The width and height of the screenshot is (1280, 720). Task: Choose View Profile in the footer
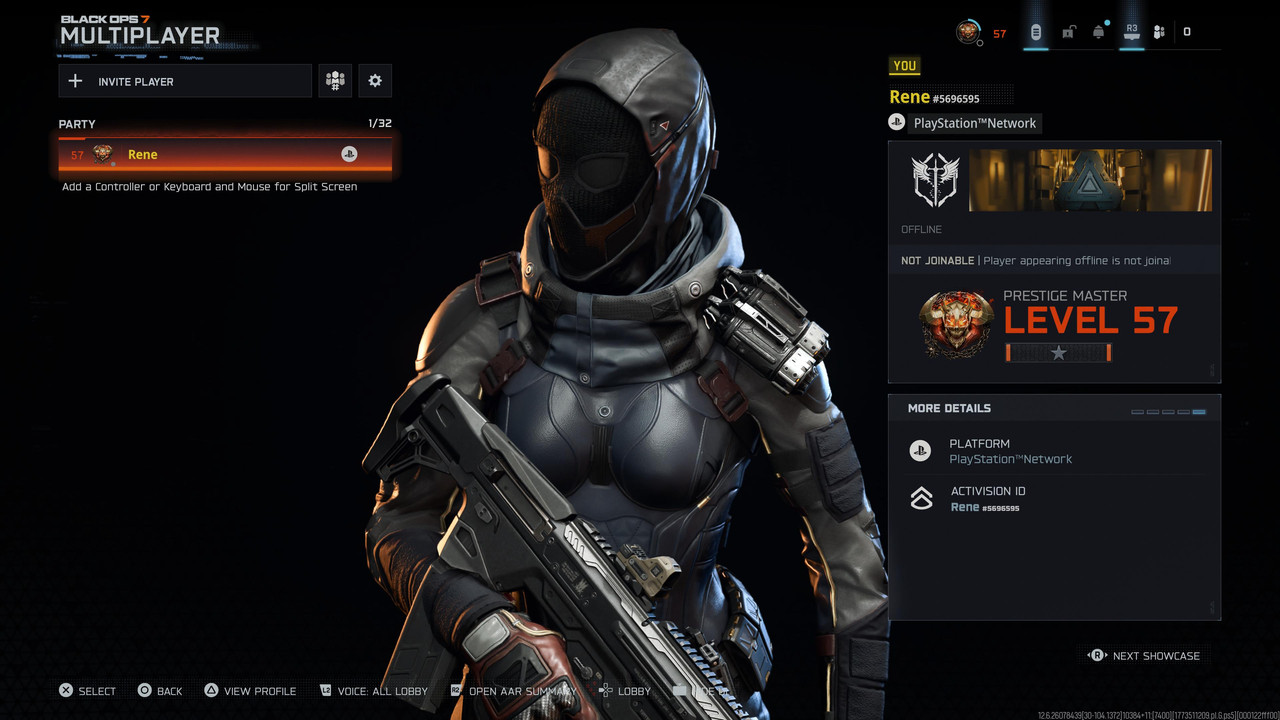(x=250, y=691)
